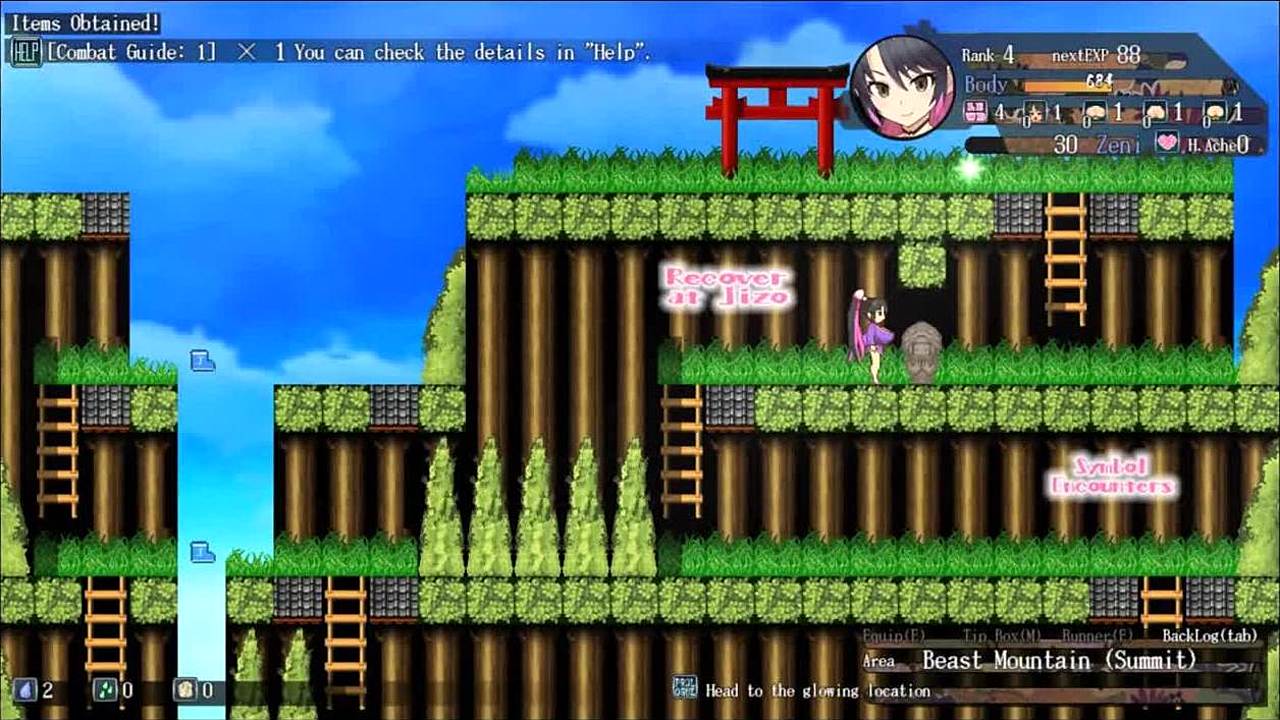Select the pink heart H.Ache icon
Screen dimensions: 1280x720
pos(1167,143)
